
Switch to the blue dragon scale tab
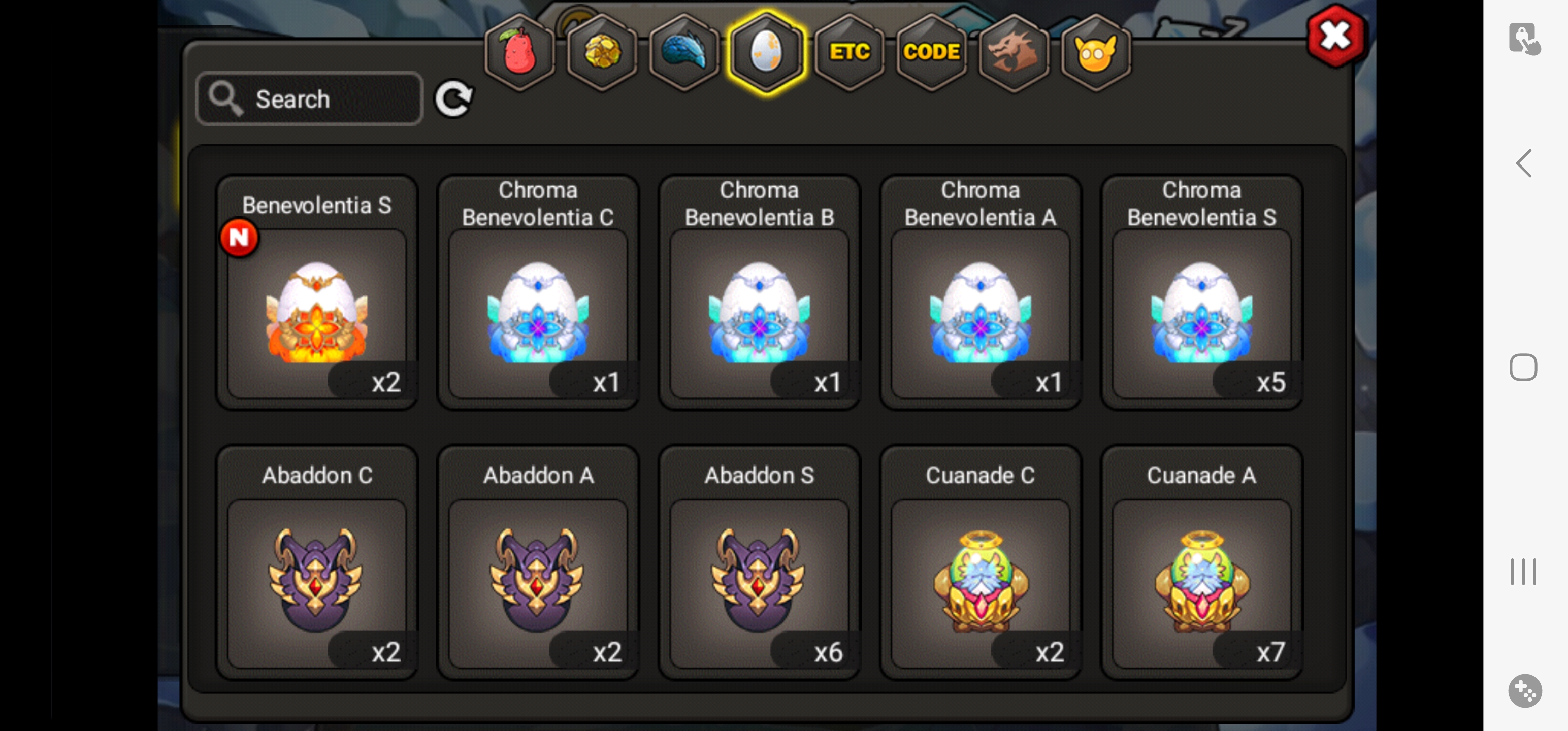click(684, 52)
